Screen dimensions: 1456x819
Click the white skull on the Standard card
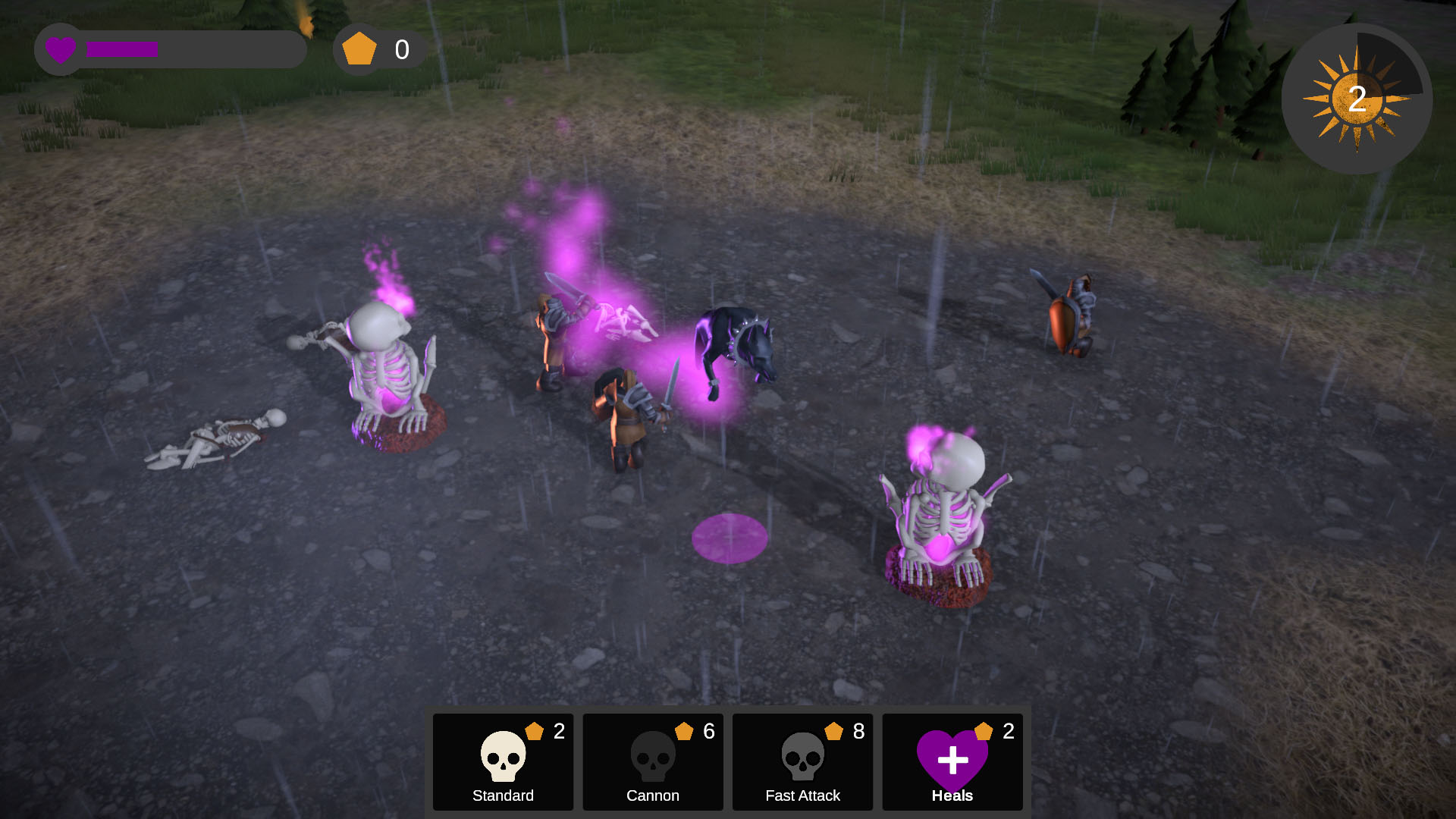502,756
